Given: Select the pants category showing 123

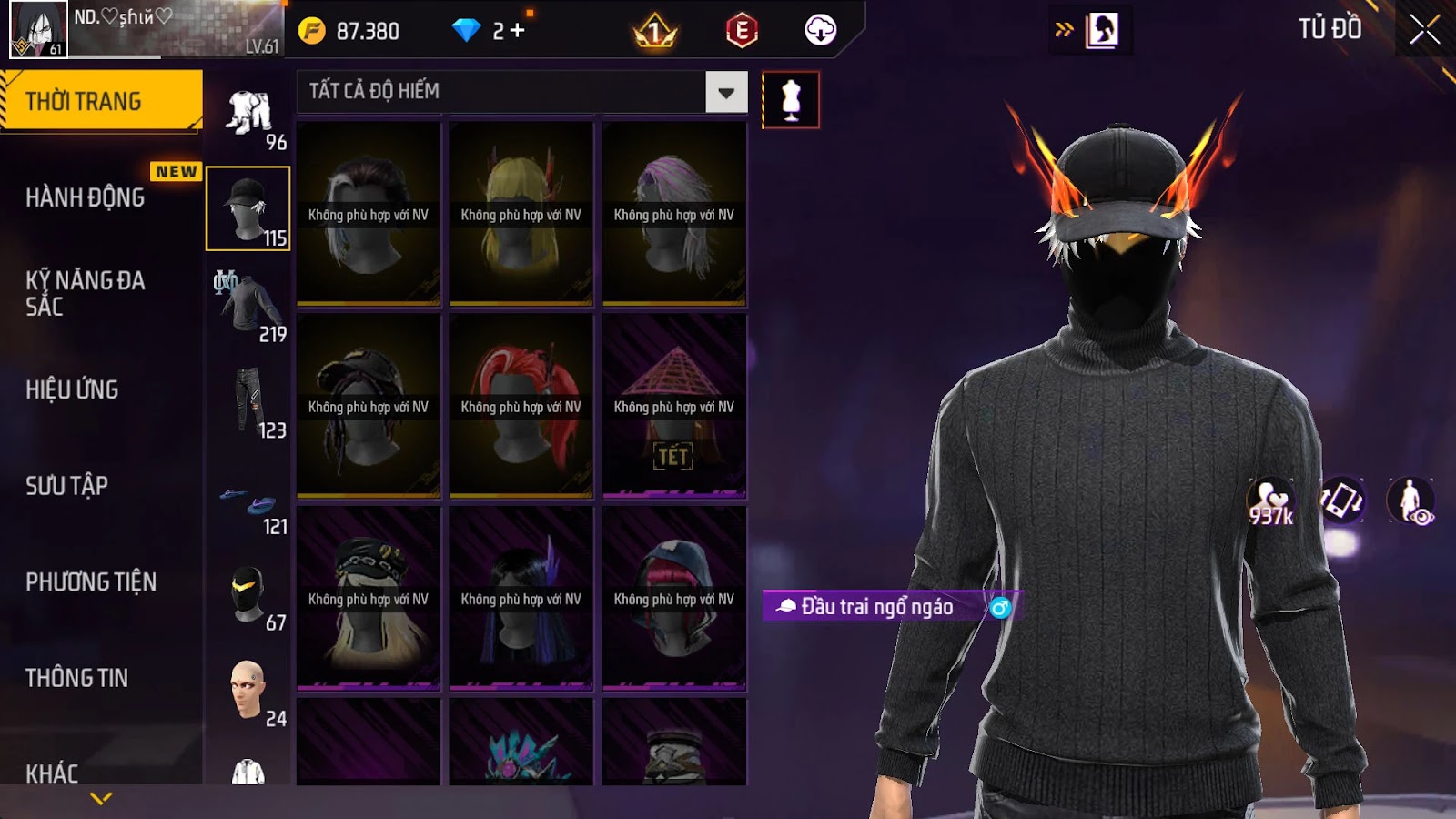Looking at the screenshot, I should point(248,402).
